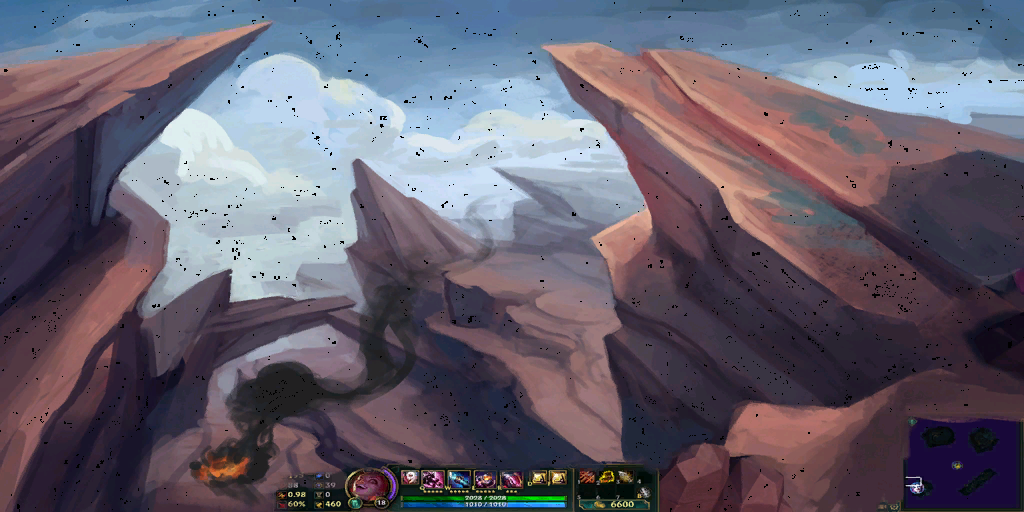Screen dimensions: 1024x512
Task: Cast the W ability with the blue icon
Action: pos(459,479)
